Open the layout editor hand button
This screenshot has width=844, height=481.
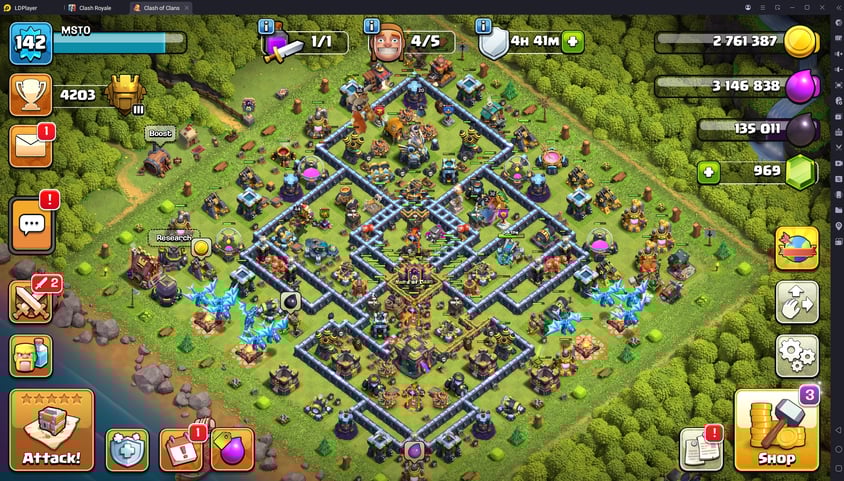pos(797,301)
